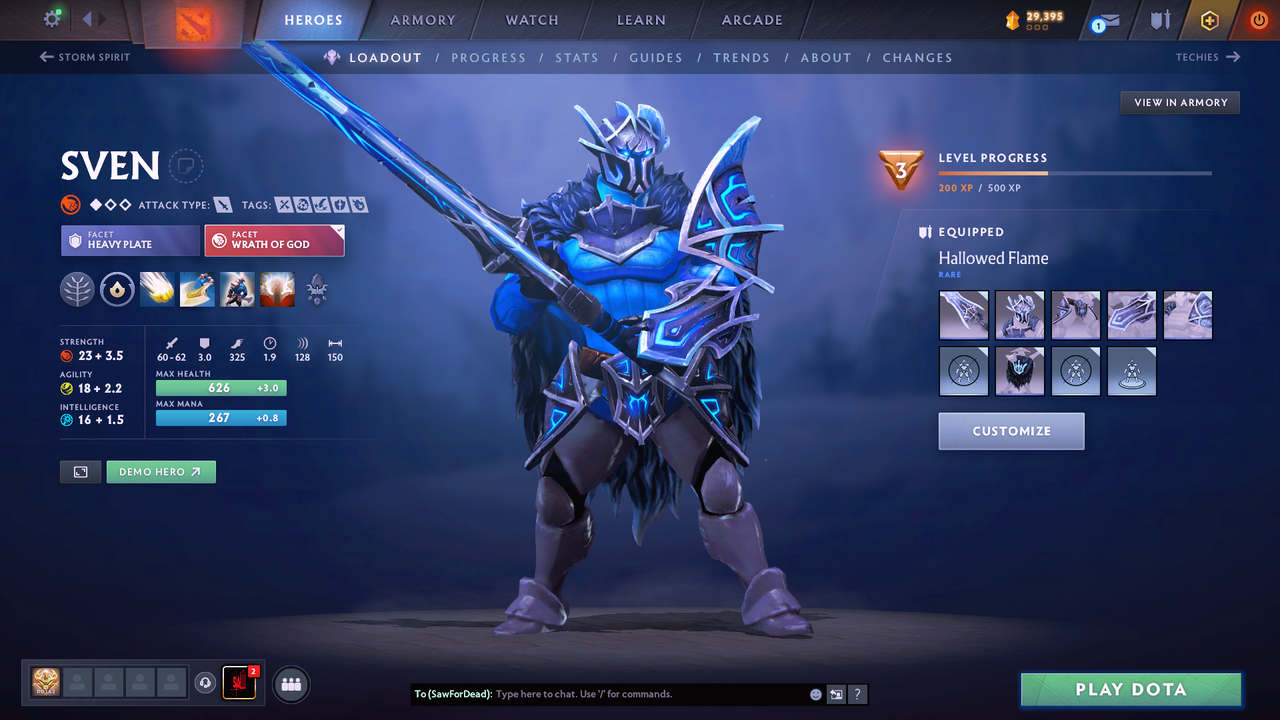Viewport: 1280px width, 720px height.
Task: Open the friends list icon bottom right
Action: coord(290,684)
